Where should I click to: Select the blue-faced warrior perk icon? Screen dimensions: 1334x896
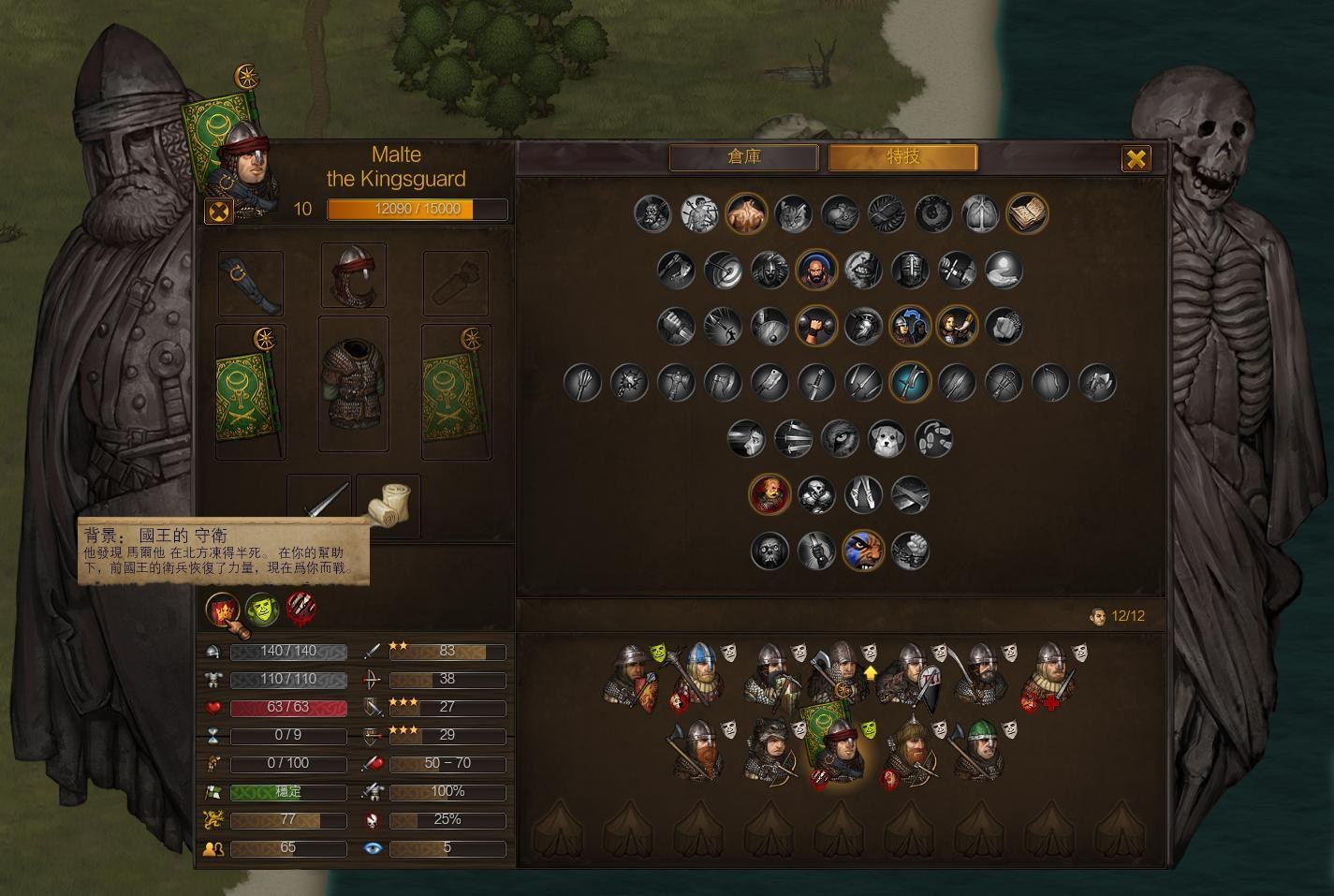(x=863, y=551)
